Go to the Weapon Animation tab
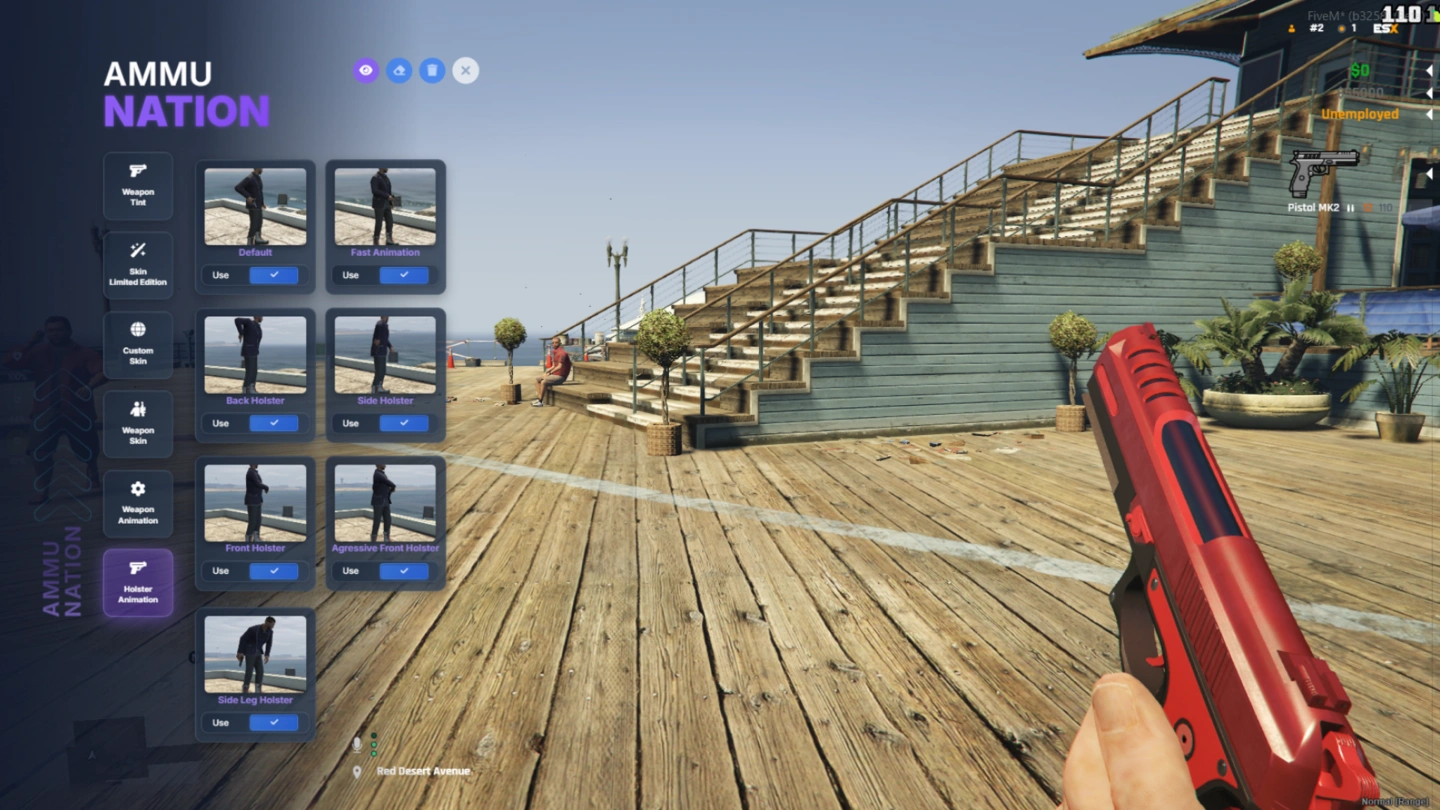 click(x=138, y=503)
